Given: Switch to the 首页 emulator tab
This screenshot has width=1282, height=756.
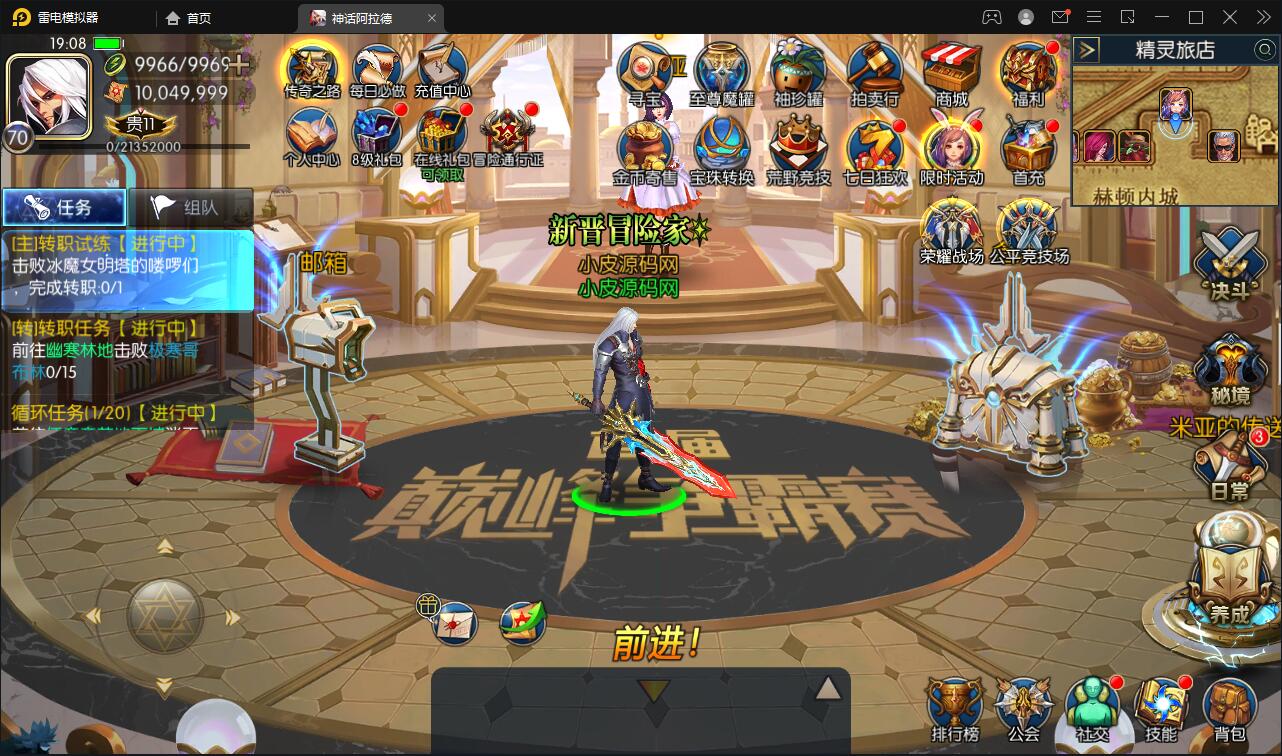Looking at the screenshot, I should pyautogui.click(x=189, y=18).
